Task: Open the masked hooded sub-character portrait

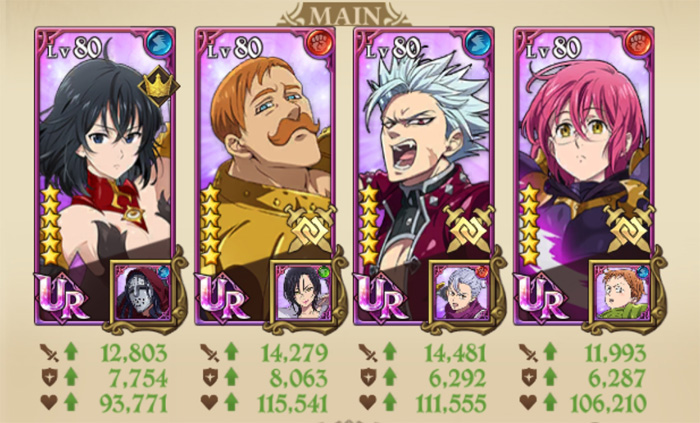Action: (x=141, y=290)
